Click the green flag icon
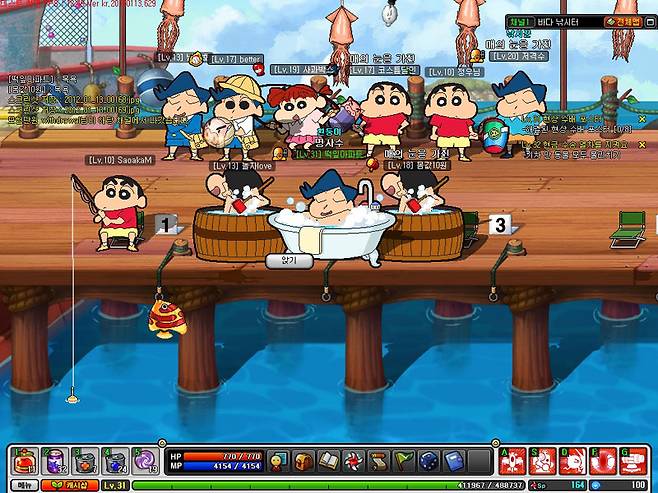 click(x=403, y=461)
